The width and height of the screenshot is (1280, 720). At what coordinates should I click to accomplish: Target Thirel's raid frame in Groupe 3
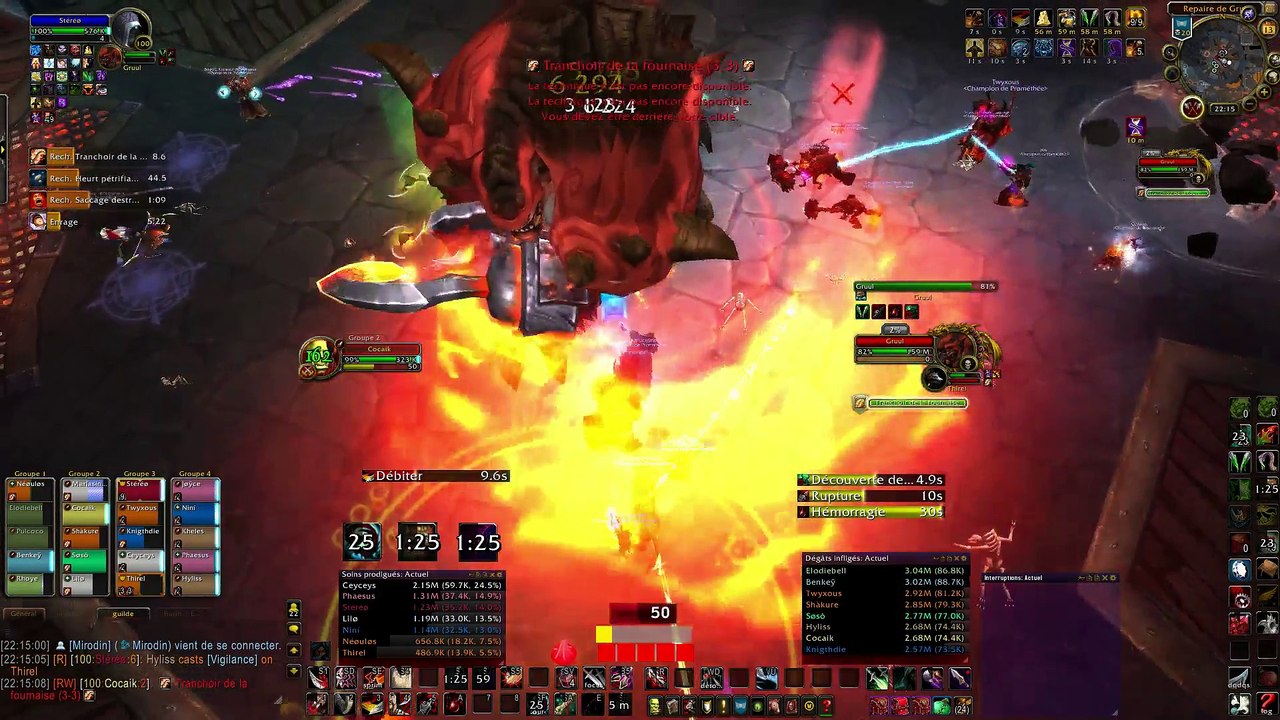141,578
